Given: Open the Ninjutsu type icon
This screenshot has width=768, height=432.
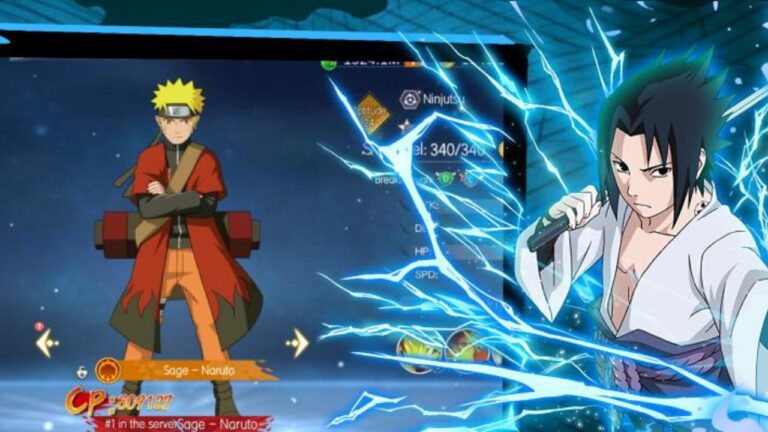Looking at the screenshot, I should tap(410, 98).
